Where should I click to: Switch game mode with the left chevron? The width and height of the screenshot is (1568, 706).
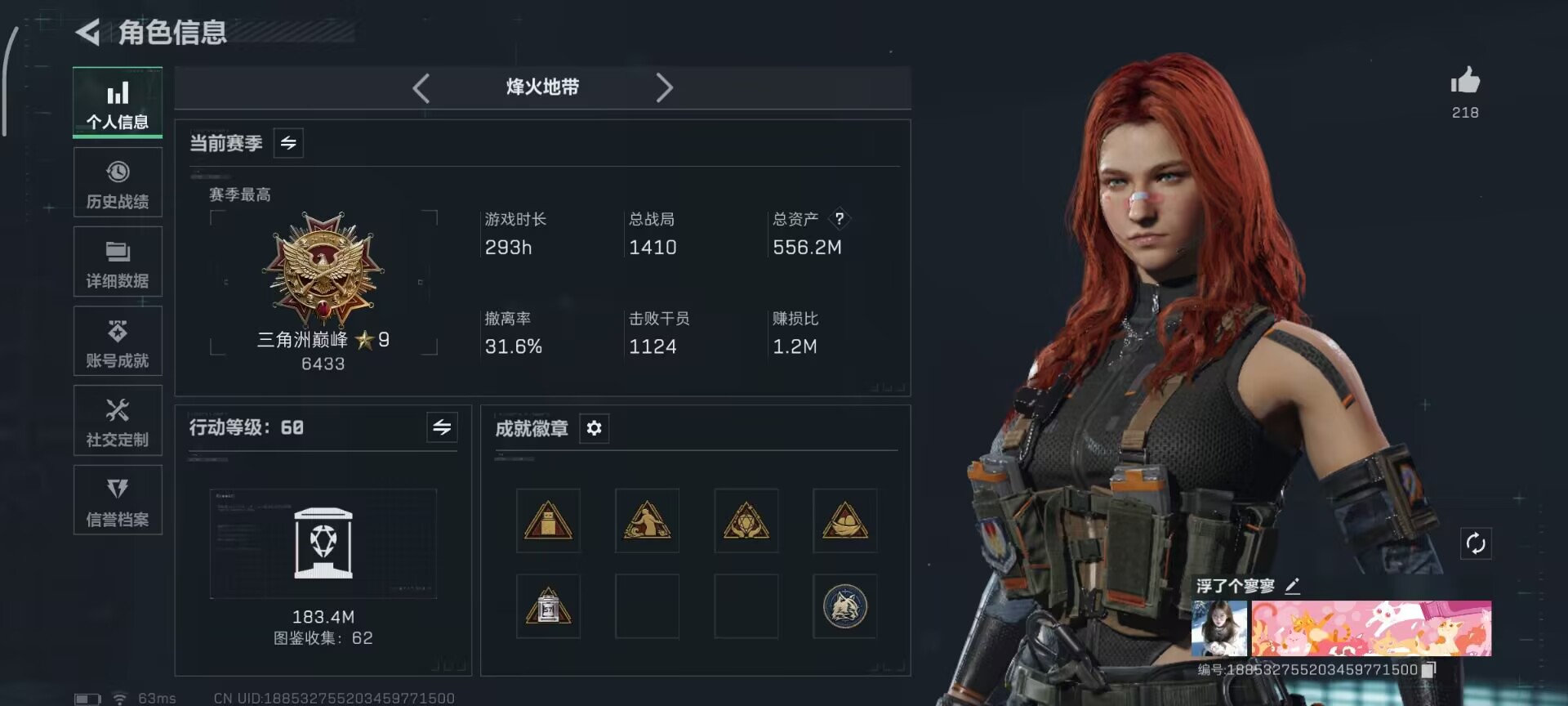(421, 87)
